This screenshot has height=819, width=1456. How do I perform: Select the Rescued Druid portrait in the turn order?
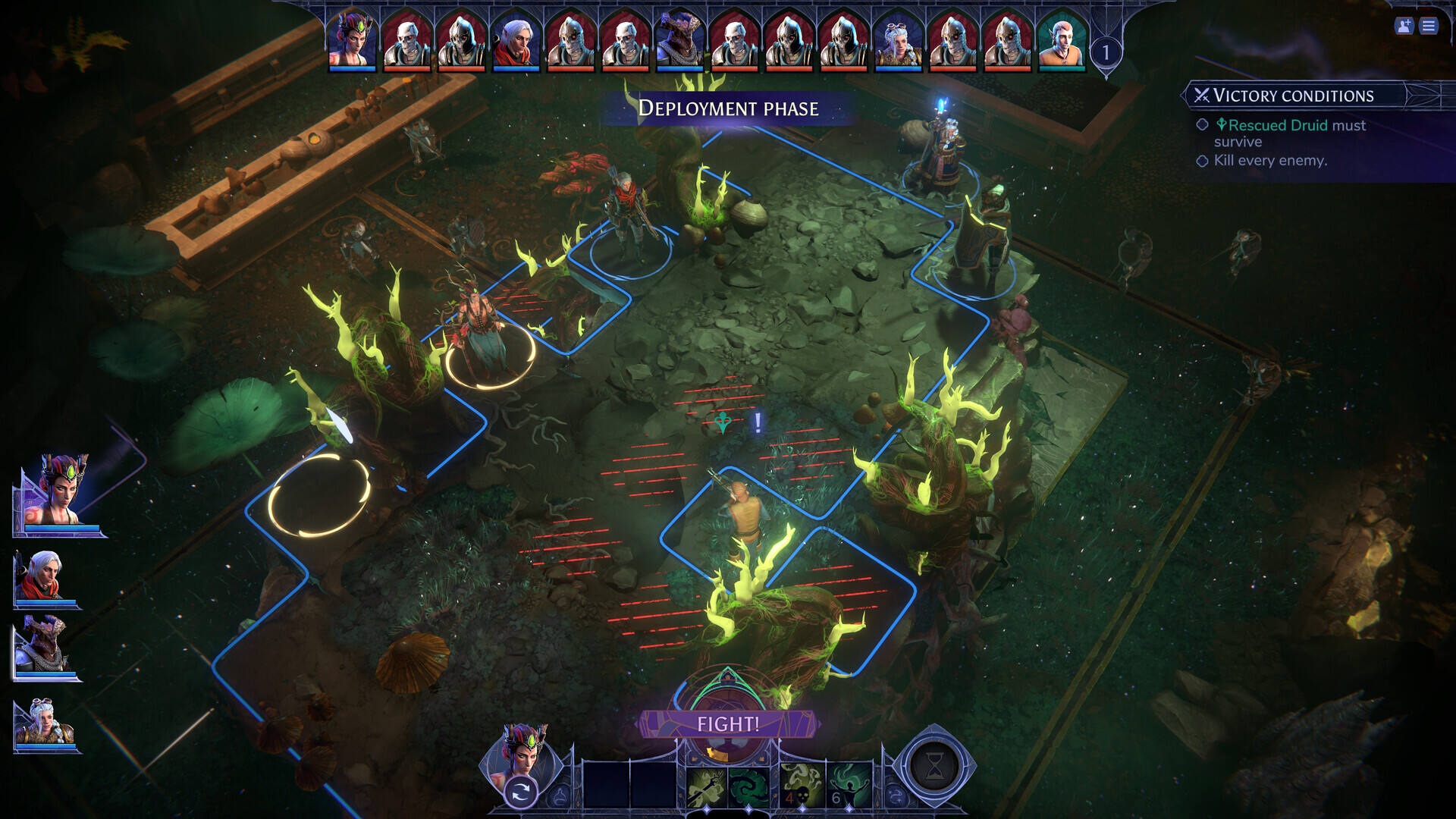click(x=1062, y=42)
